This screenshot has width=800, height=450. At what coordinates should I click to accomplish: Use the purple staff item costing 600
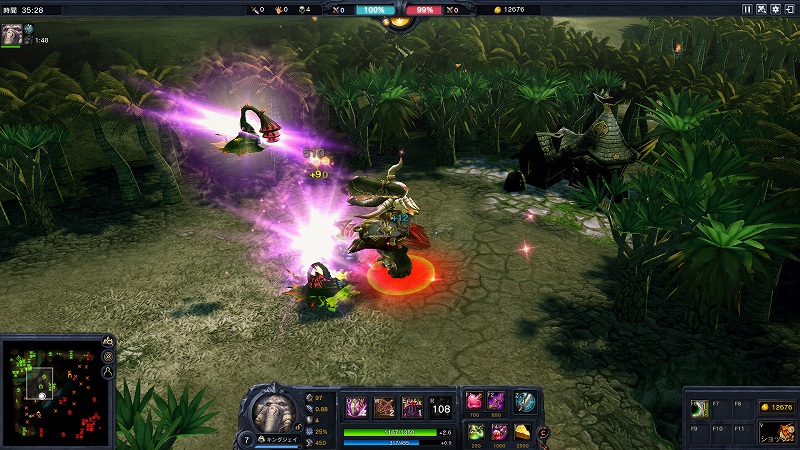(x=497, y=401)
